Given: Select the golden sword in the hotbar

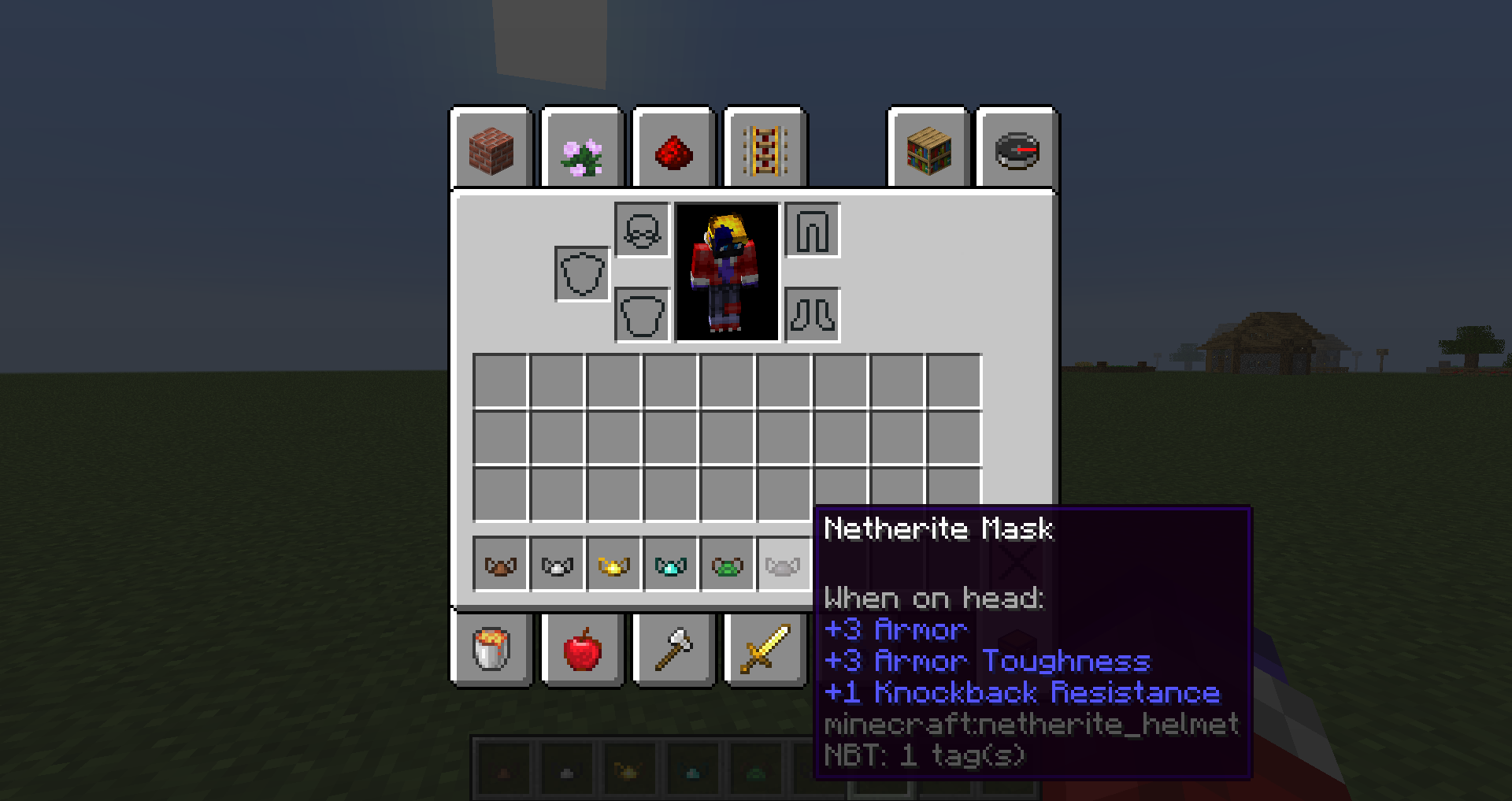Looking at the screenshot, I should pos(765,650).
